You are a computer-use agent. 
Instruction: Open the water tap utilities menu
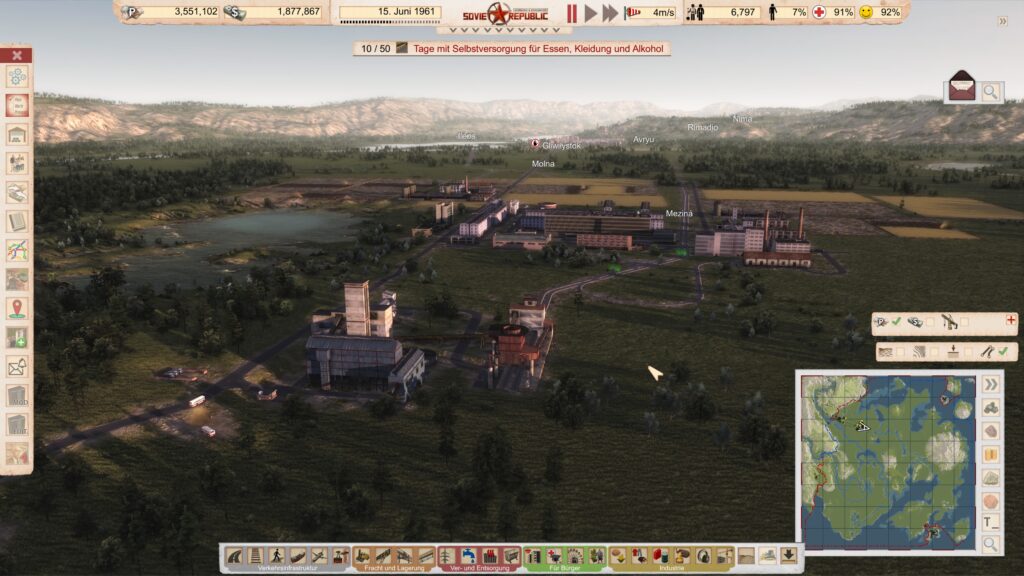[x=470, y=556]
